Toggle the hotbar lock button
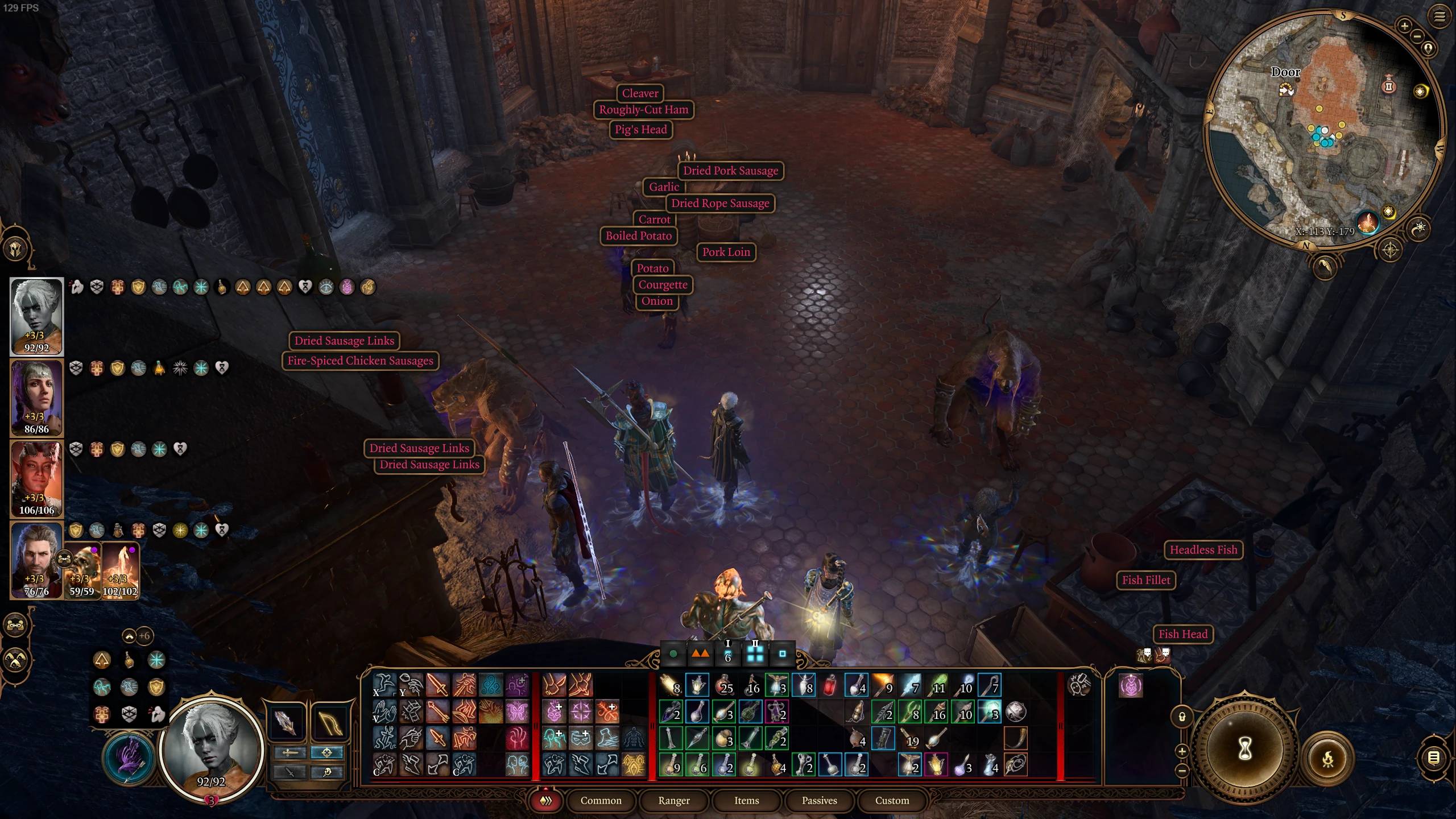The width and height of the screenshot is (1456, 819). pyautogui.click(x=1181, y=717)
